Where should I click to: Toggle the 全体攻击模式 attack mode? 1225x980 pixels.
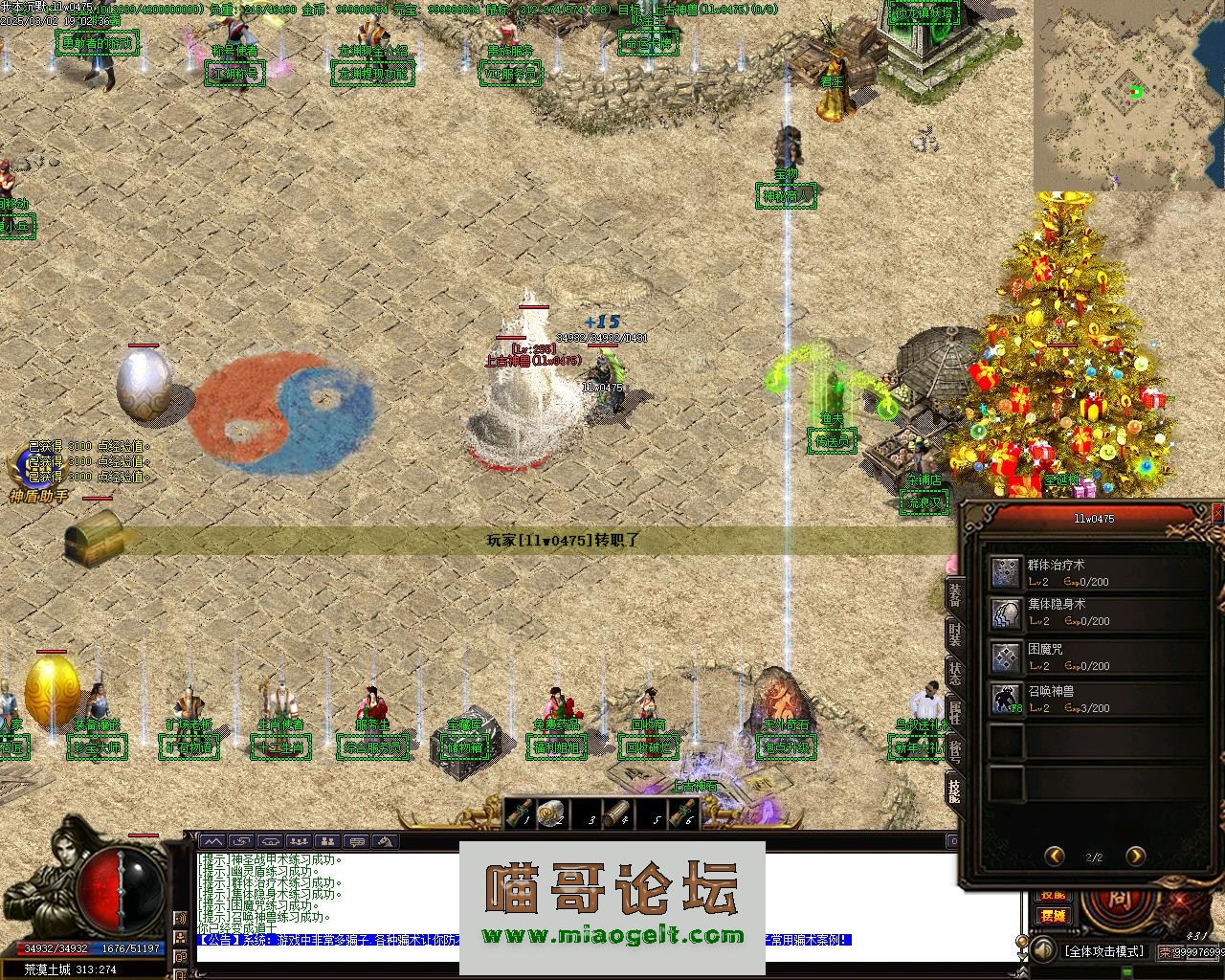(x=1103, y=951)
